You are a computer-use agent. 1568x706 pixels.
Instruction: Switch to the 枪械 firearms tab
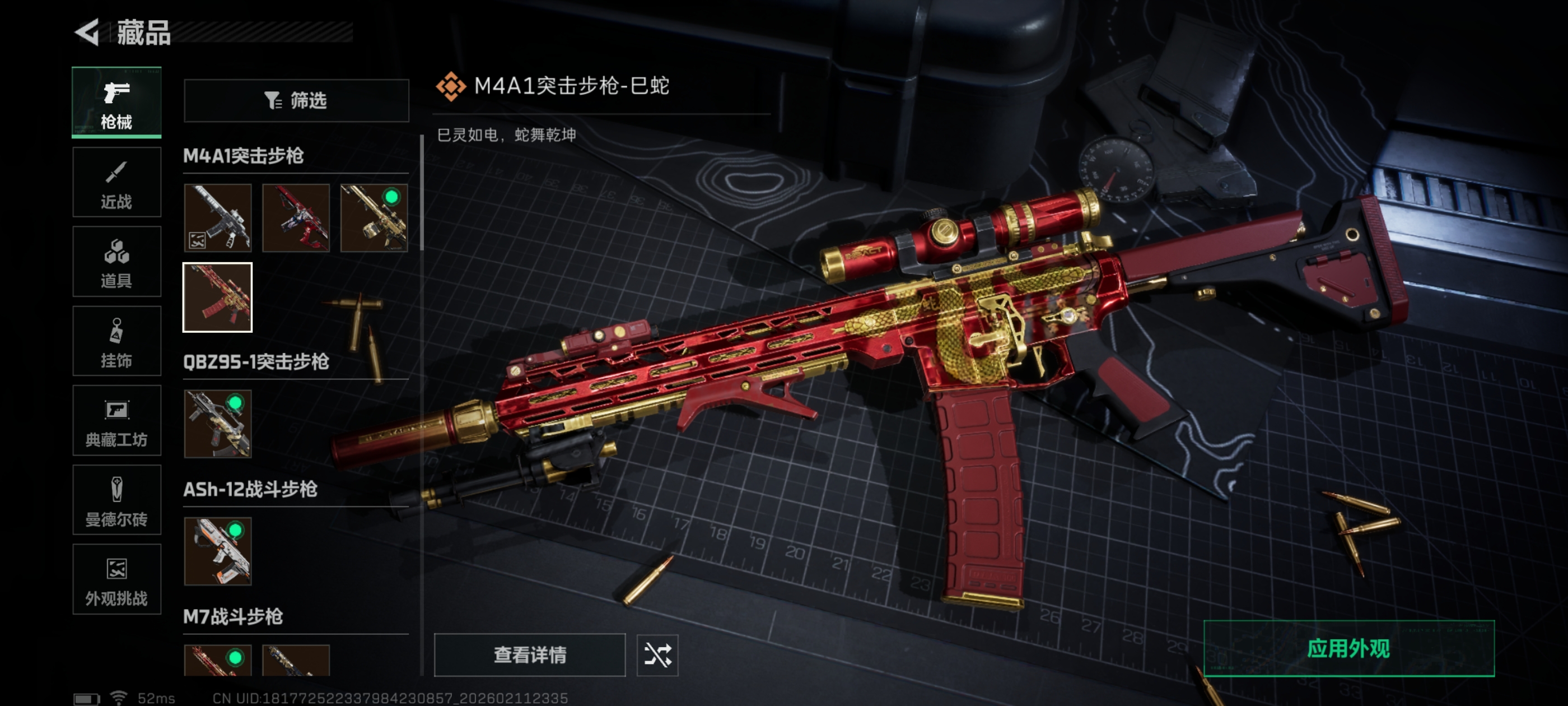116,103
